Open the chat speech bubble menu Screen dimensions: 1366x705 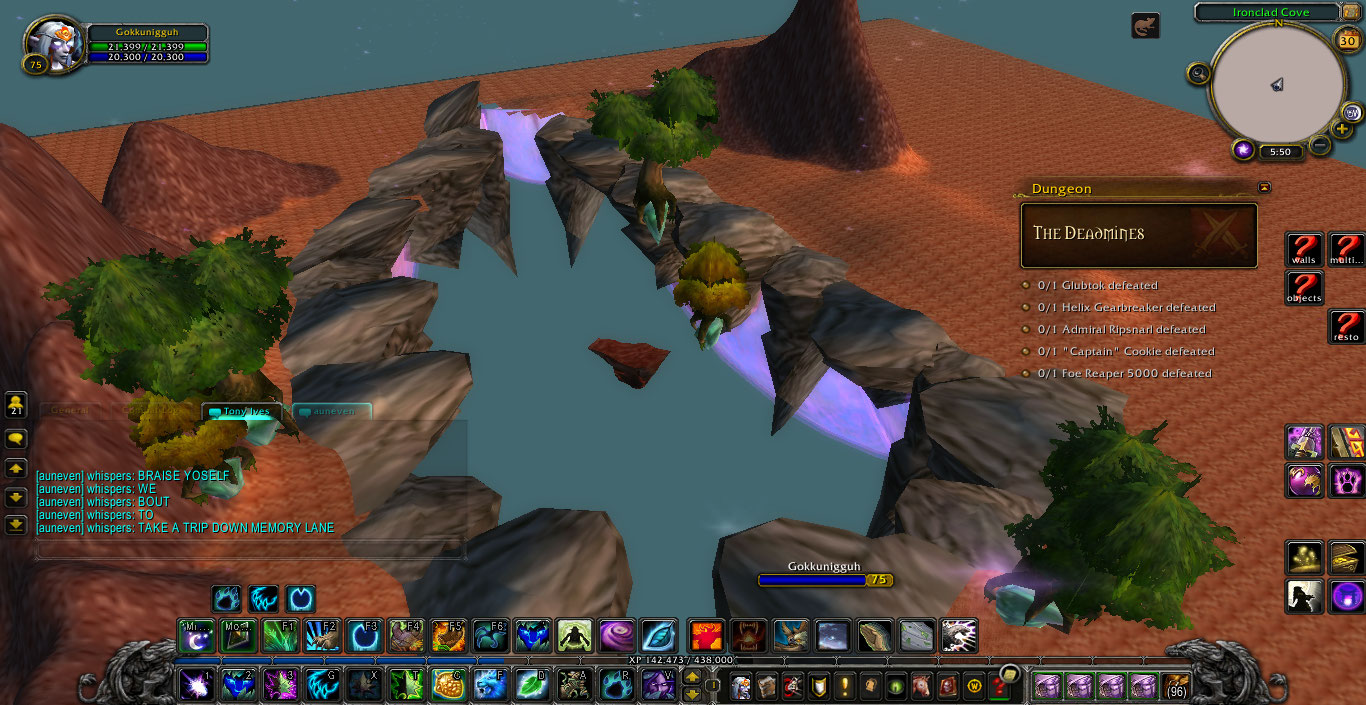(x=16, y=438)
